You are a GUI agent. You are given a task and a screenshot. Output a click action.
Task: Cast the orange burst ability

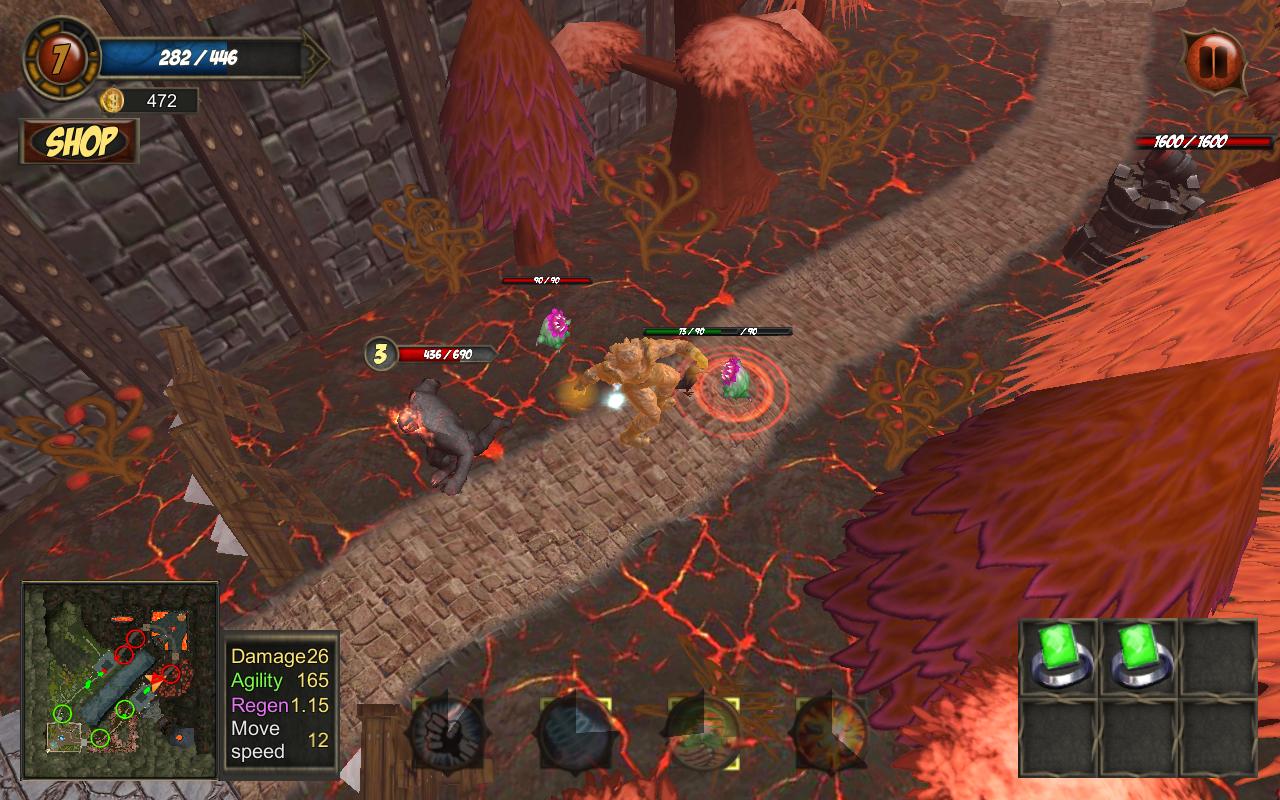(x=831, y=735)
